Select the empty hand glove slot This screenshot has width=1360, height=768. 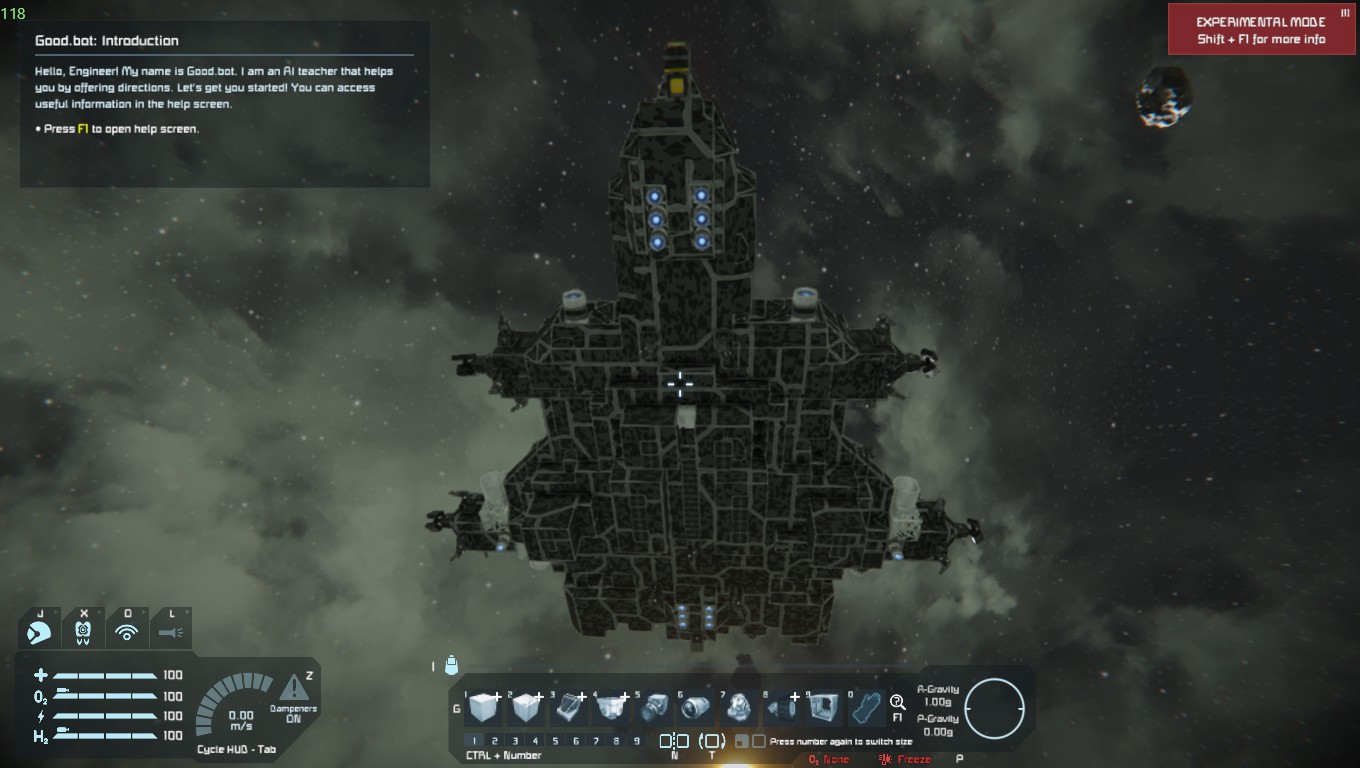(866, 708)
